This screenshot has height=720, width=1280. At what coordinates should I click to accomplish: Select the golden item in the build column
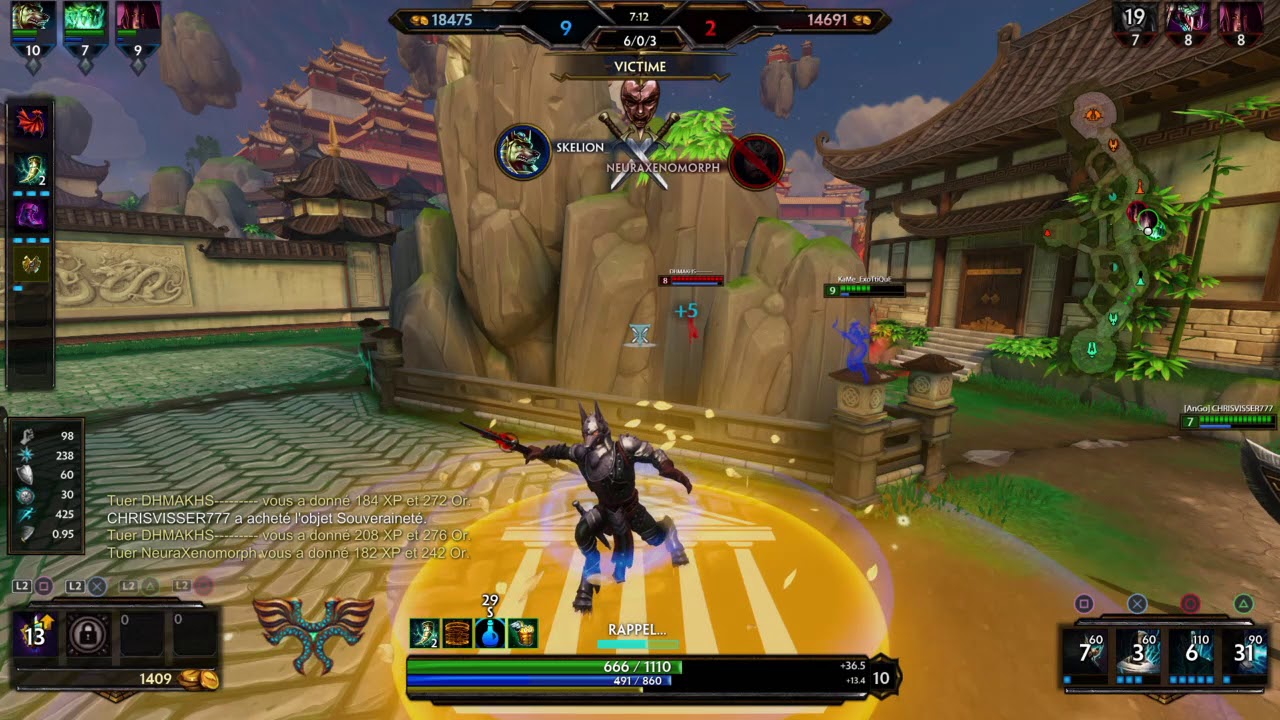tap(31, 263)
